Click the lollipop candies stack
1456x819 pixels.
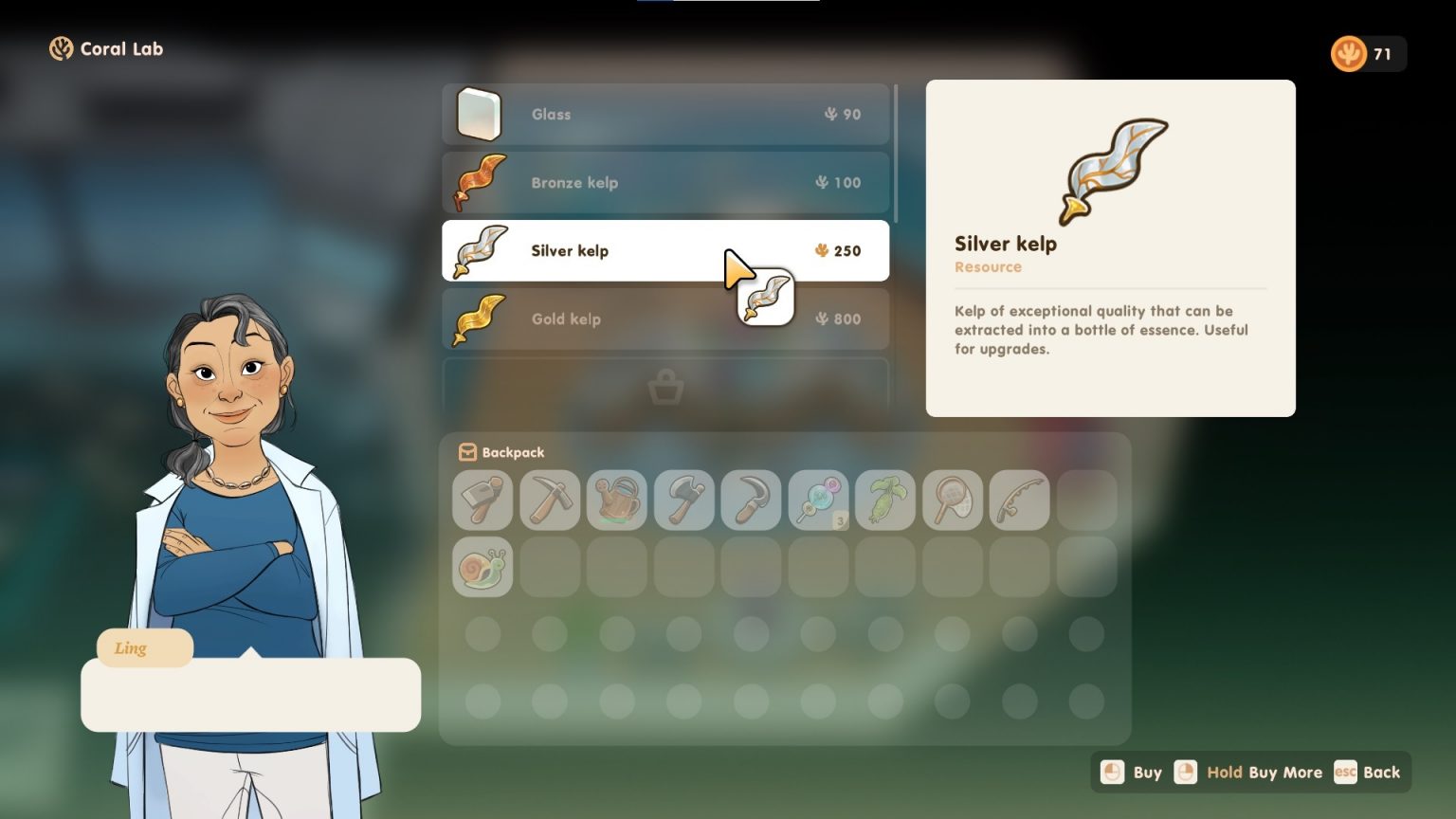tap(819, 500)
